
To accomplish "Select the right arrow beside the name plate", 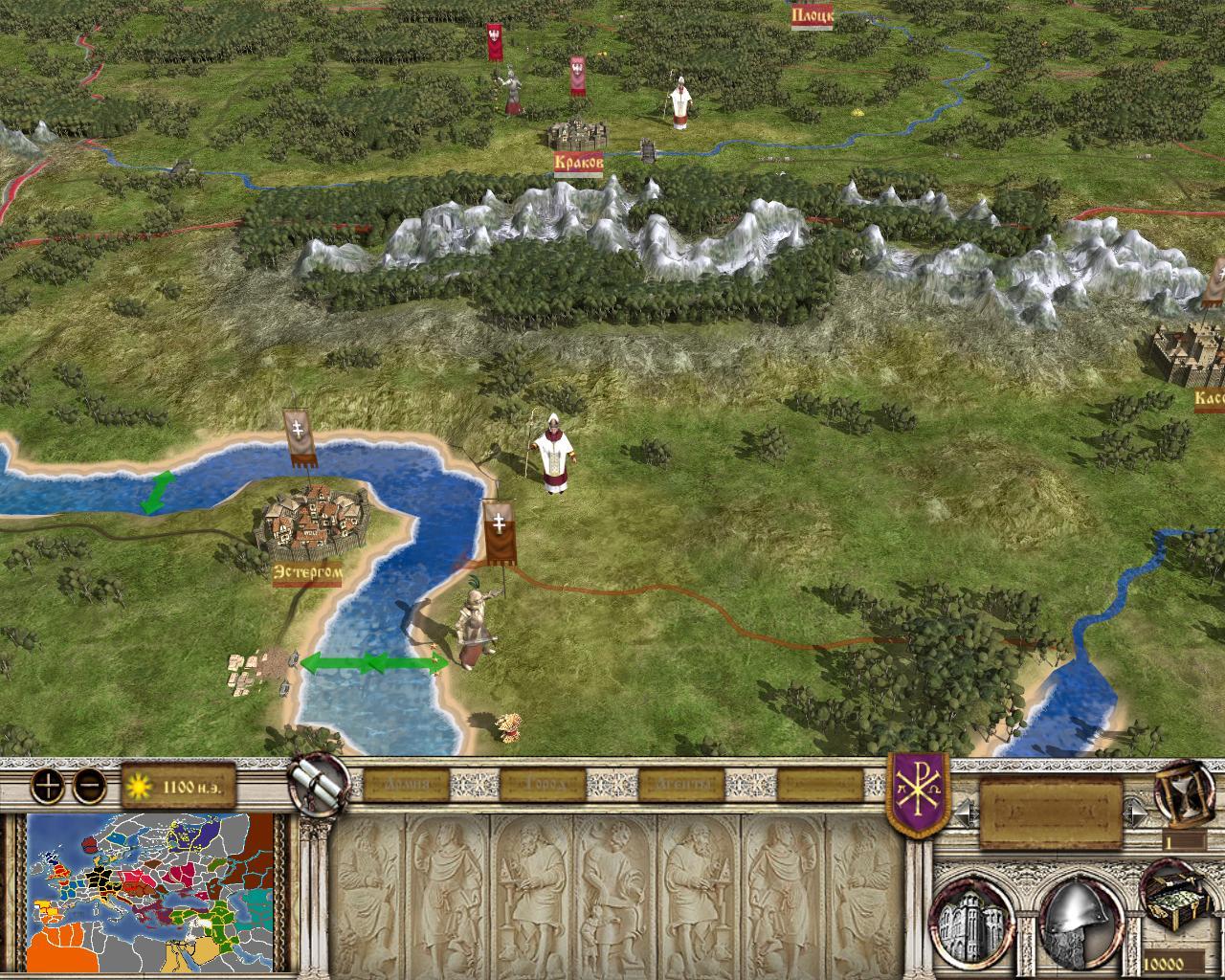I will (1136, 813).
